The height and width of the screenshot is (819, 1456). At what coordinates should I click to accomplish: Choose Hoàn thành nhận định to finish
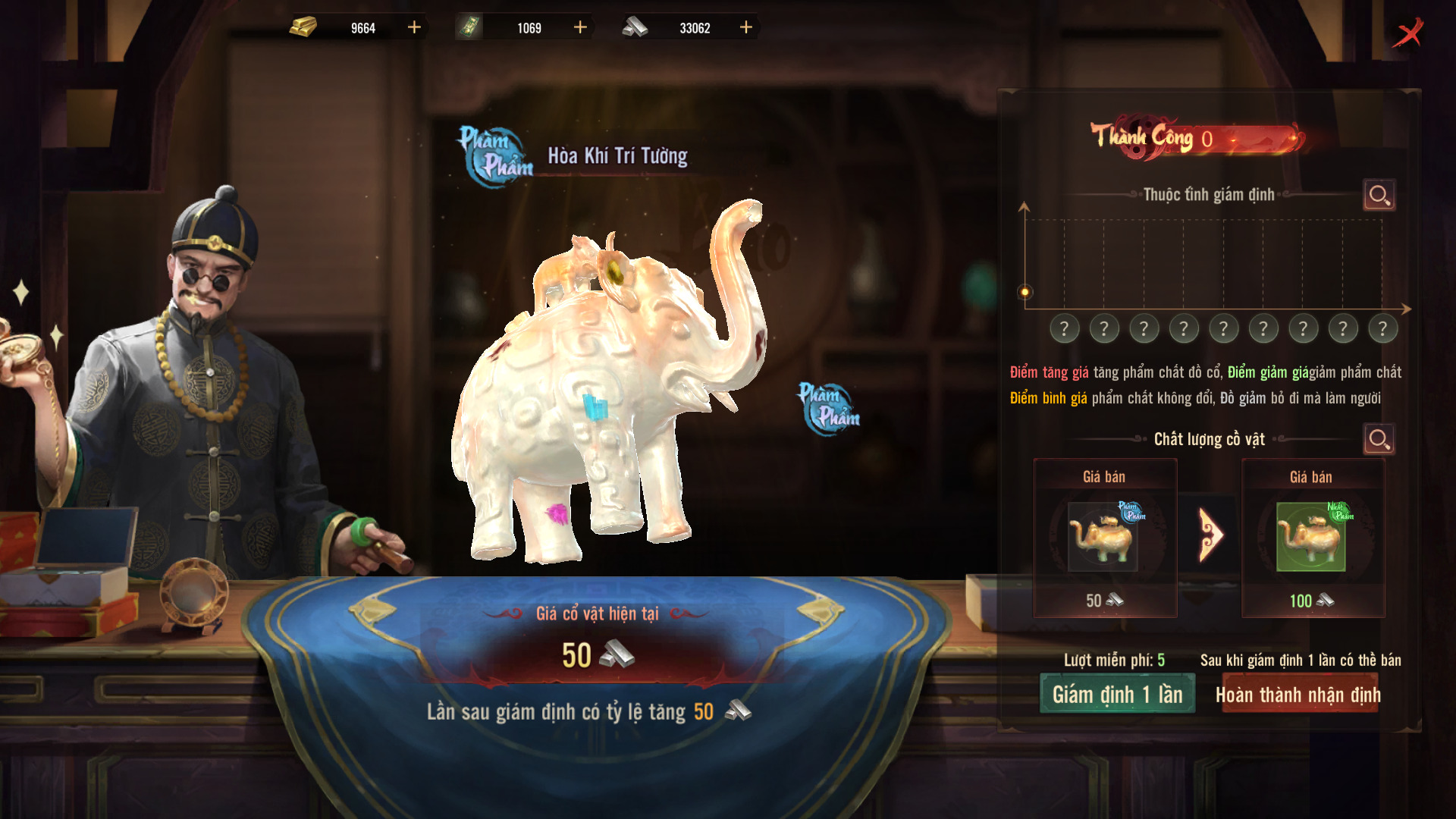1298,694
